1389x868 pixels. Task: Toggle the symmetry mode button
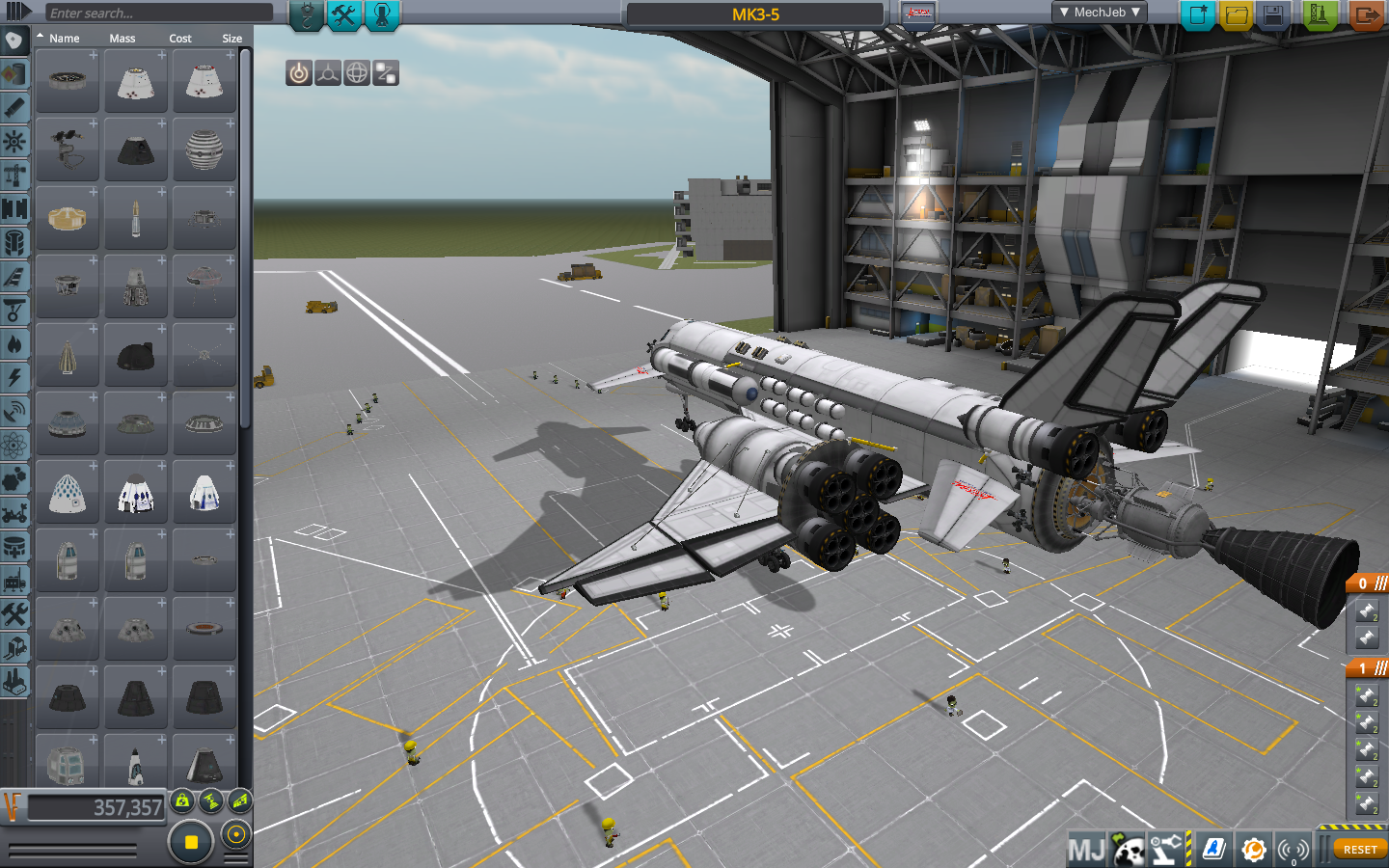(x=191, y=842)
